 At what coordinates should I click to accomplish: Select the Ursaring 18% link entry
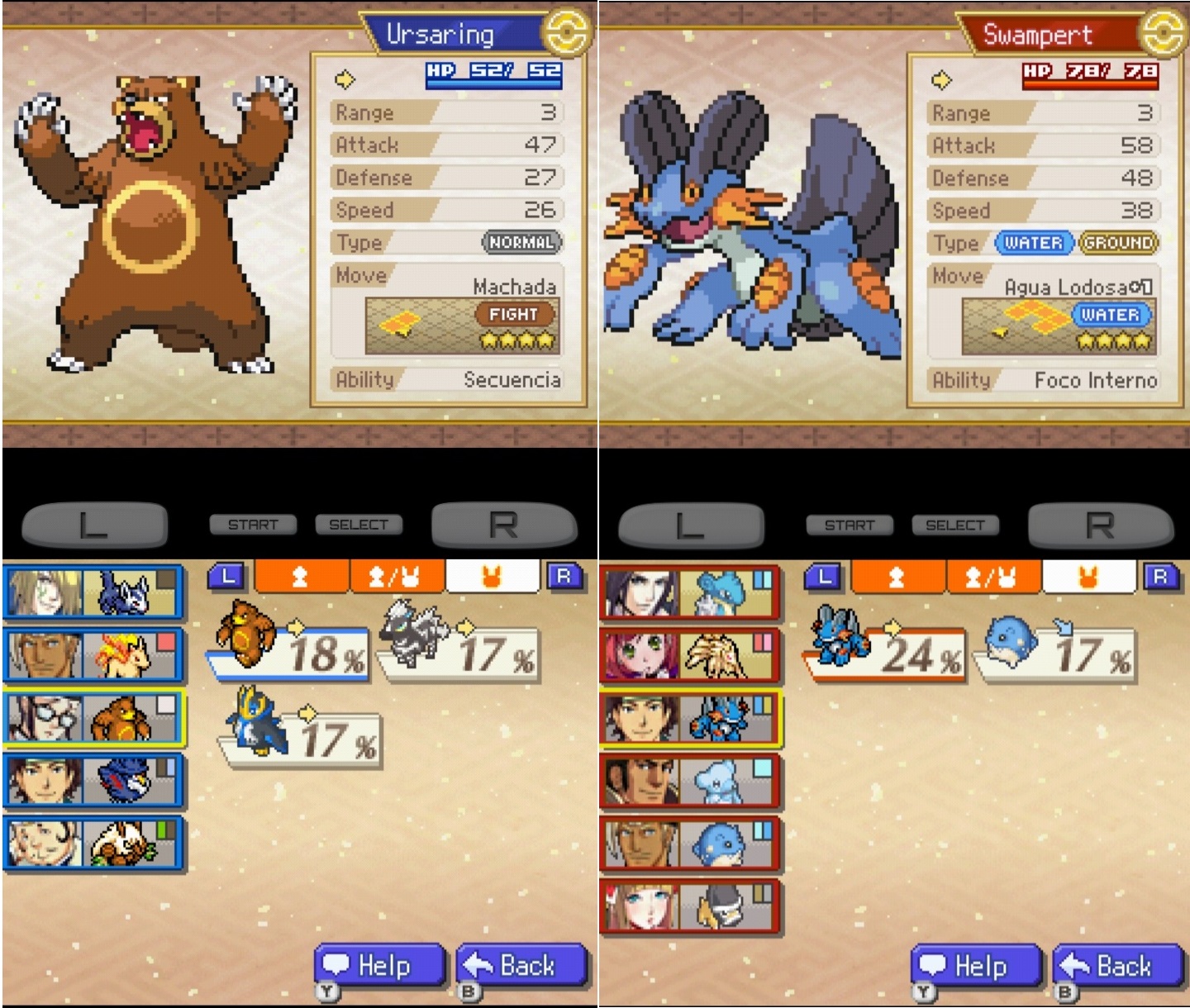tap(288, 651)
